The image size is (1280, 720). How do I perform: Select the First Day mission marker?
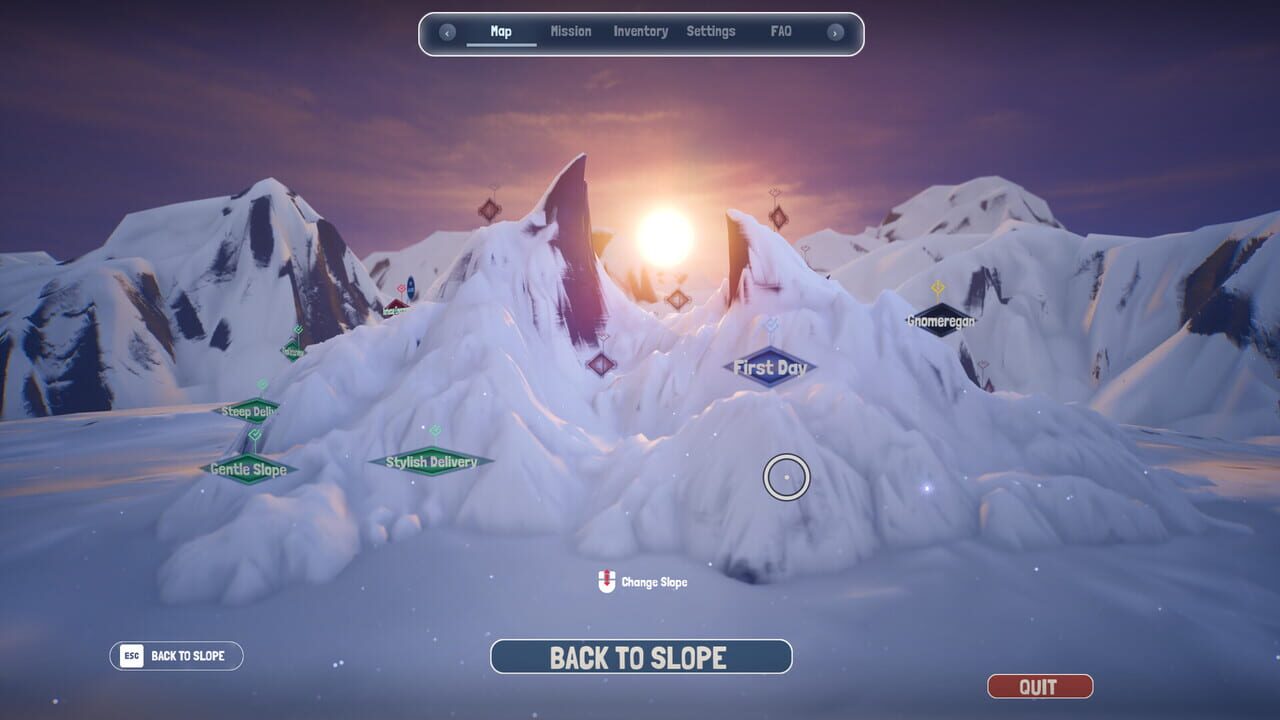(770, 368)
